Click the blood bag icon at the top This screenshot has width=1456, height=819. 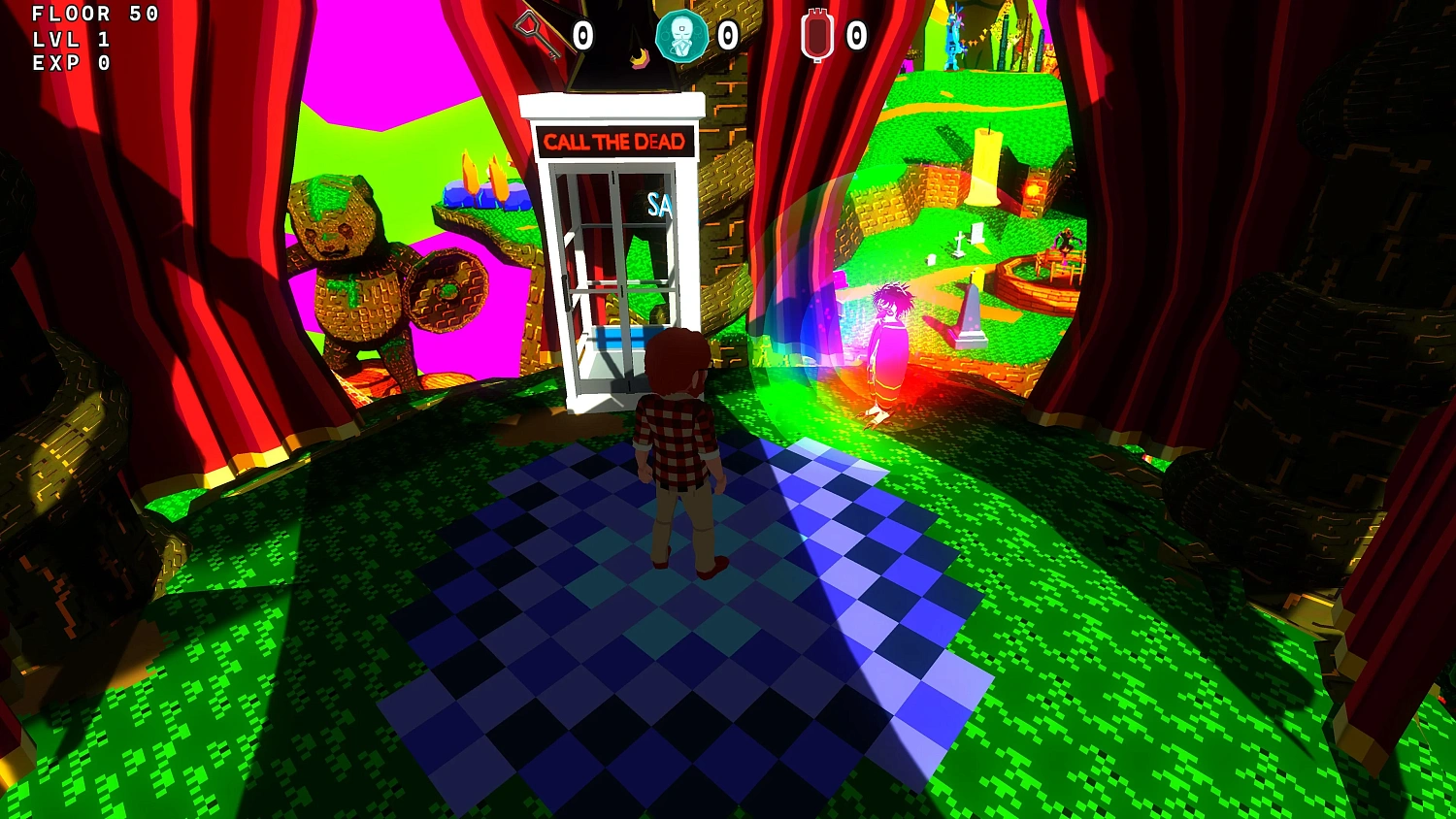[818, 37]
